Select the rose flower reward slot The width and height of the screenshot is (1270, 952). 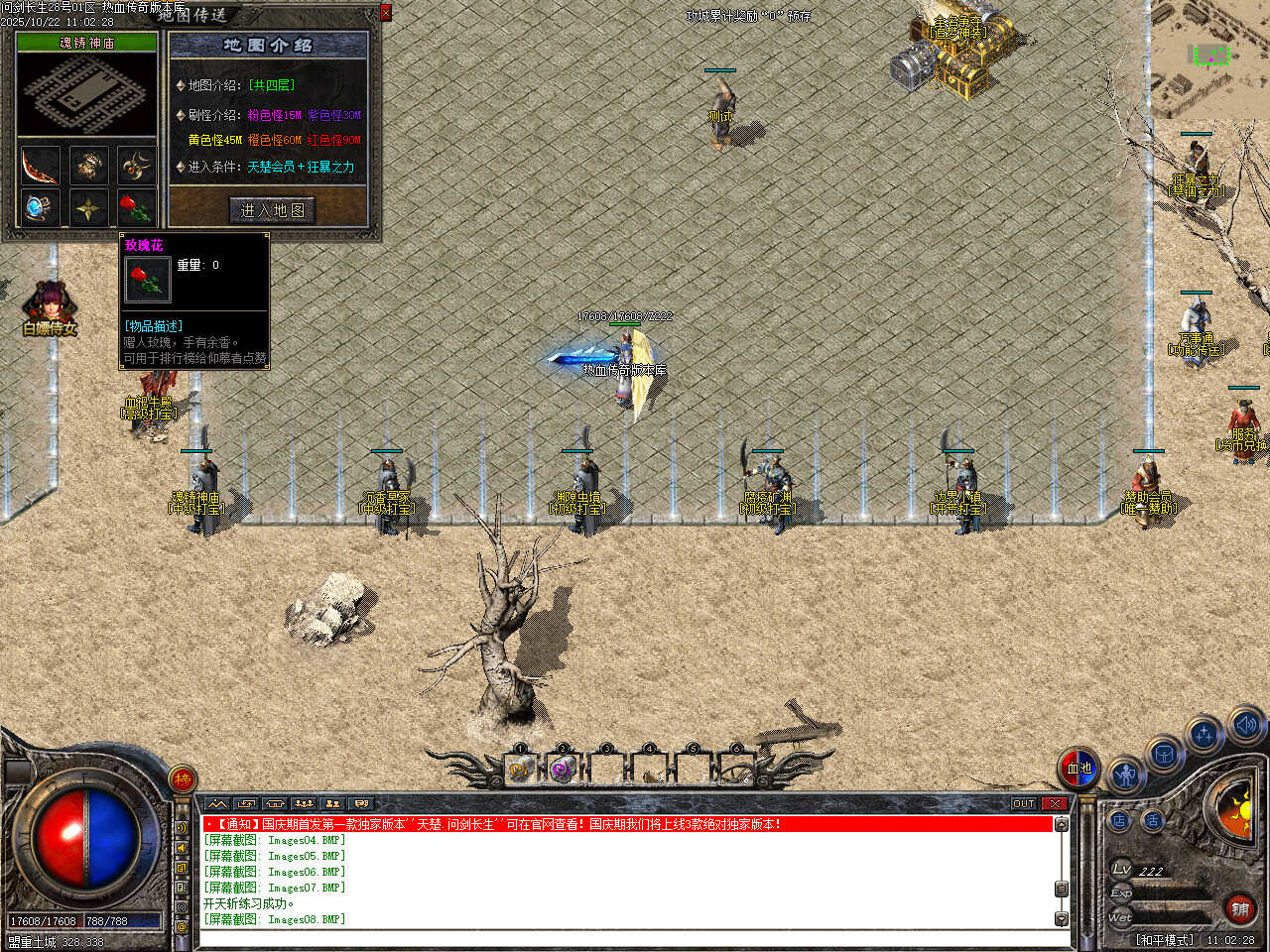pyautogui.click(x=137, y=209)
